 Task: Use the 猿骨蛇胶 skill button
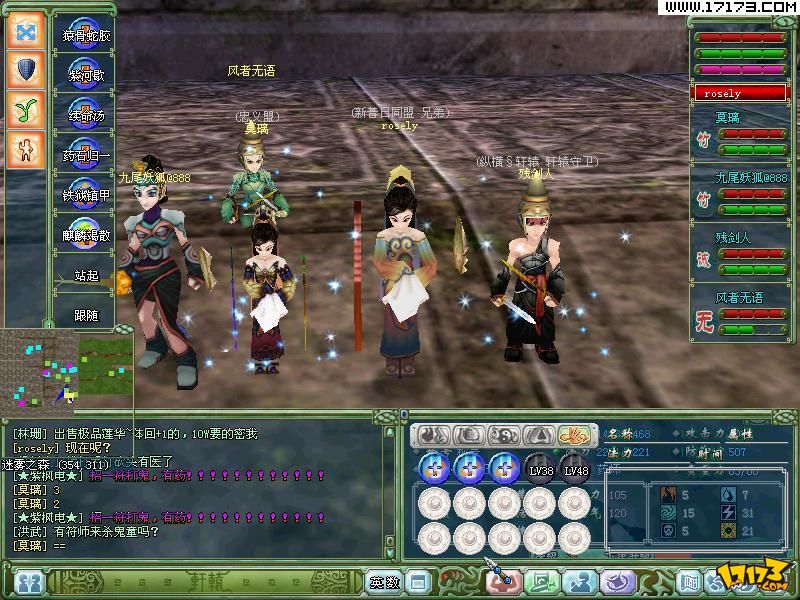[87, 34]
